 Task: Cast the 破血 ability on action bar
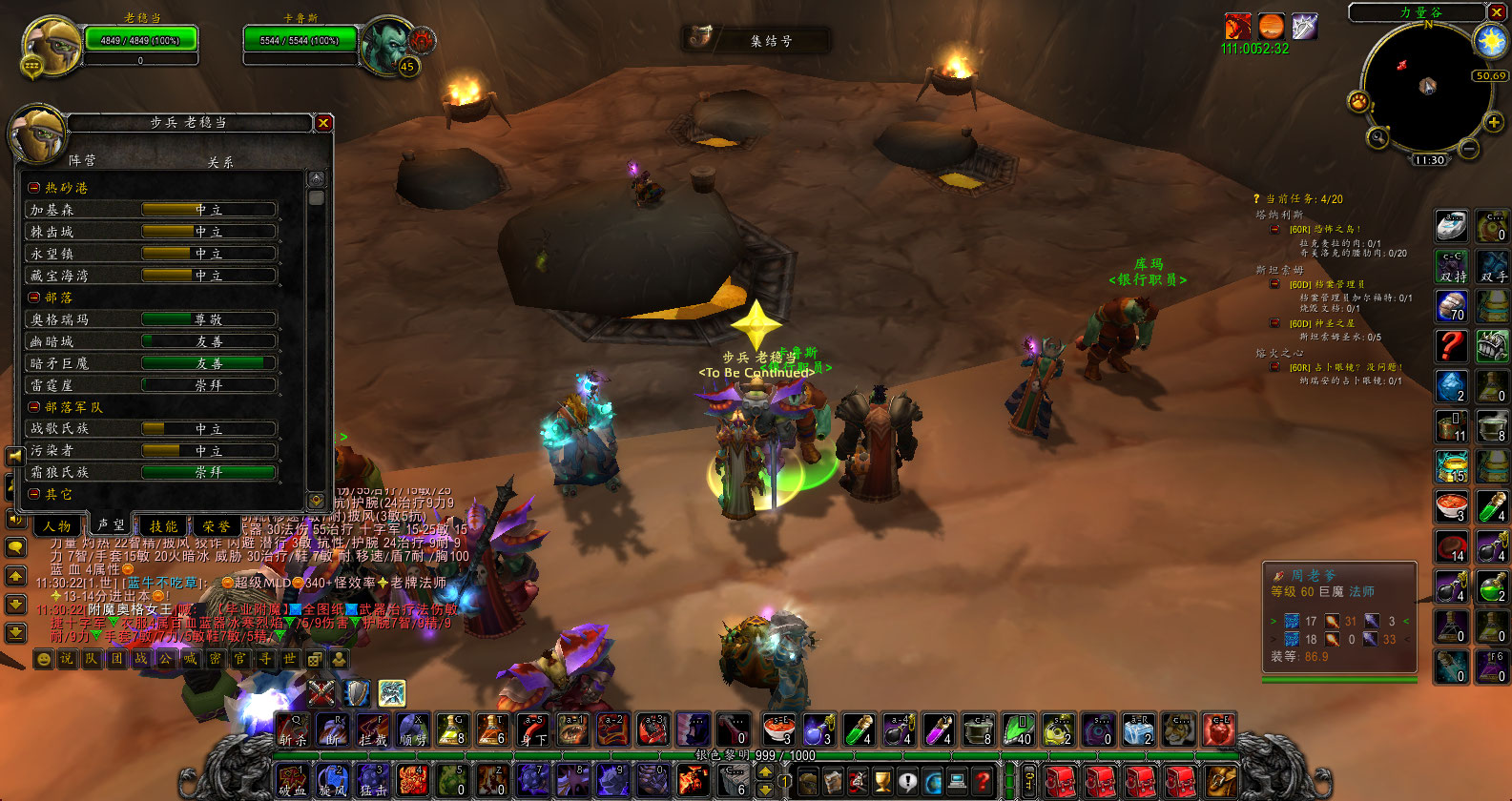292,781
